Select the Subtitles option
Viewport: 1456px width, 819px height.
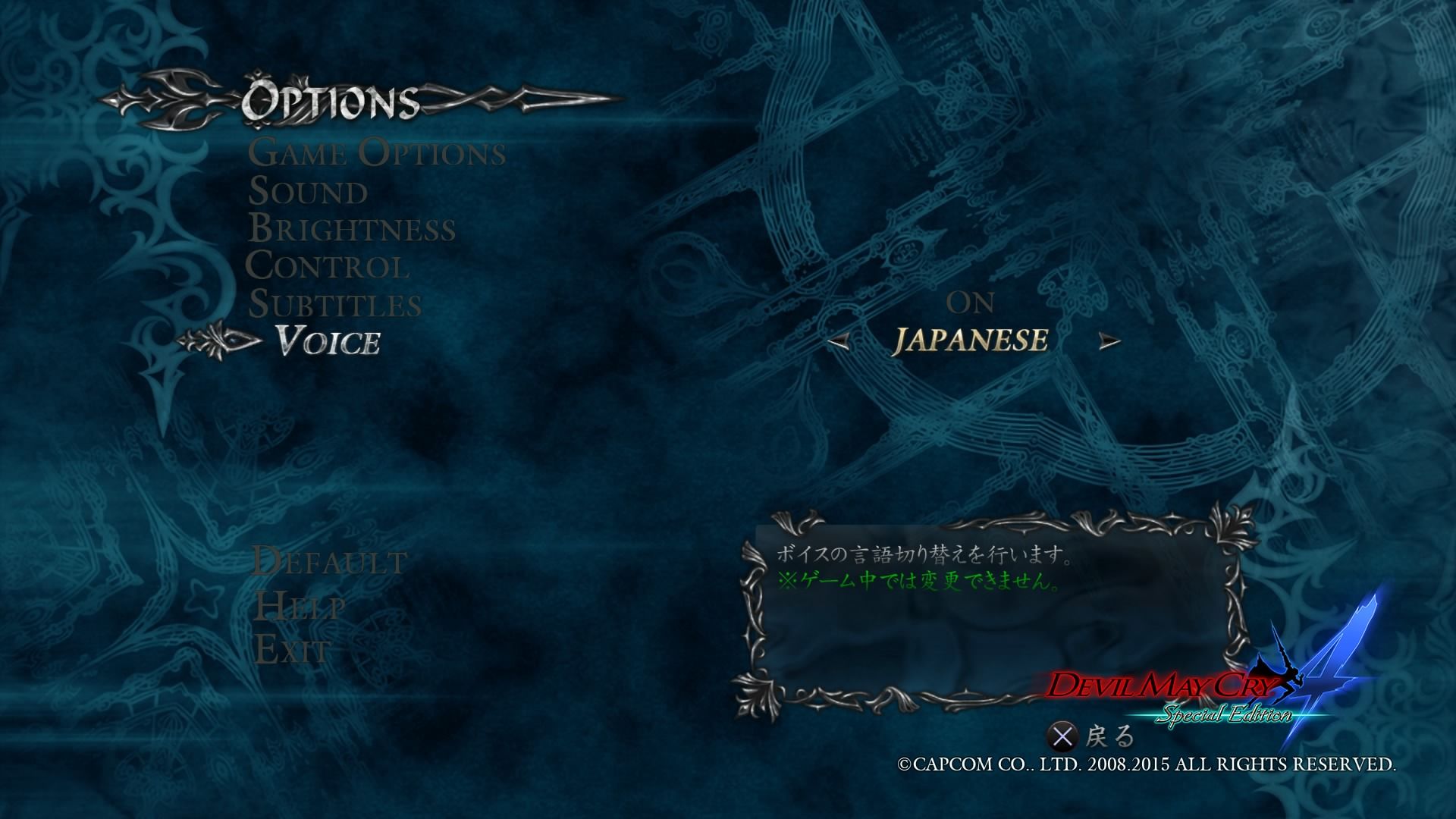(x=335, y=305)
